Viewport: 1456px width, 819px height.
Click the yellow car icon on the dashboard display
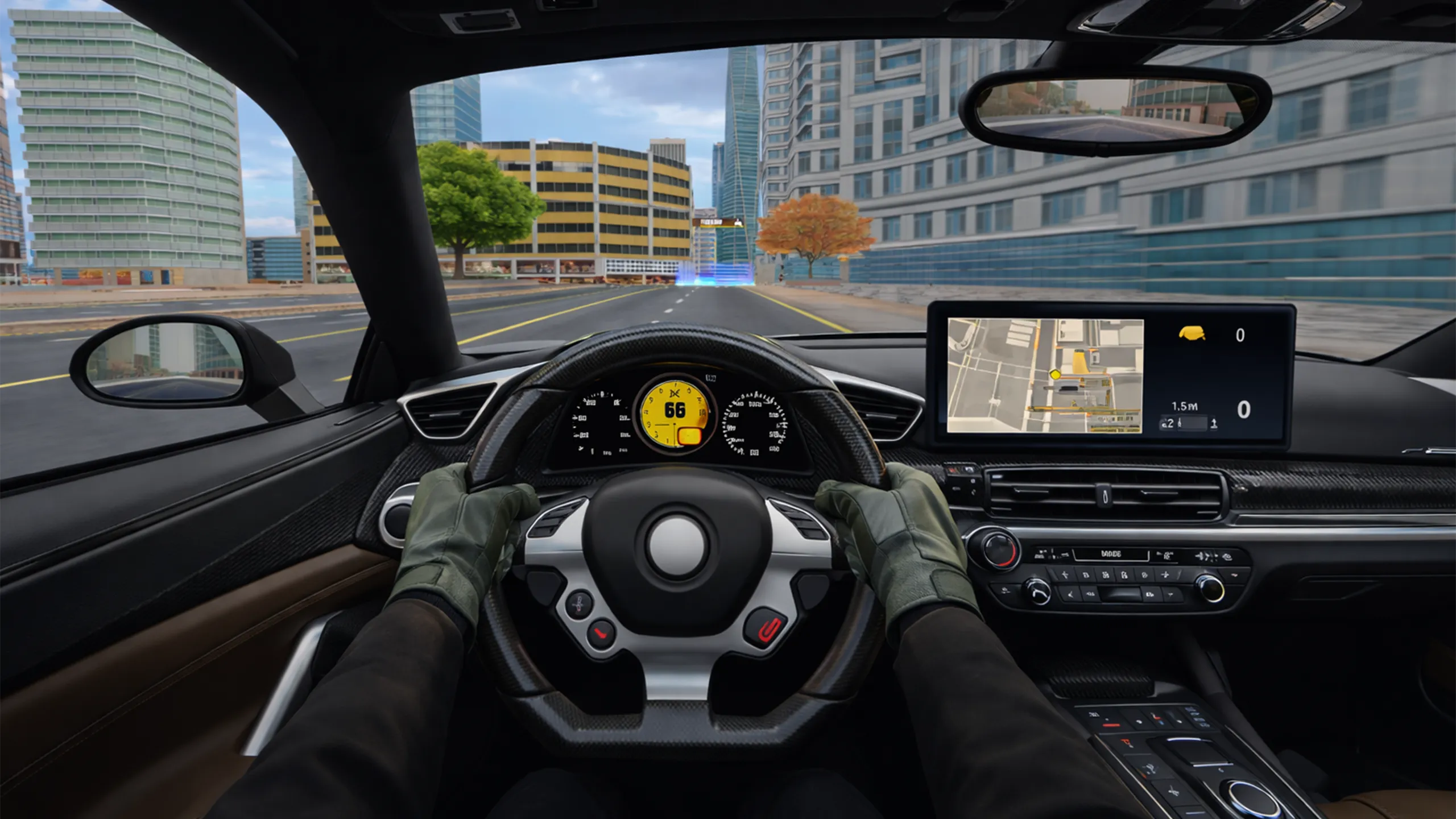[1192, 334]
